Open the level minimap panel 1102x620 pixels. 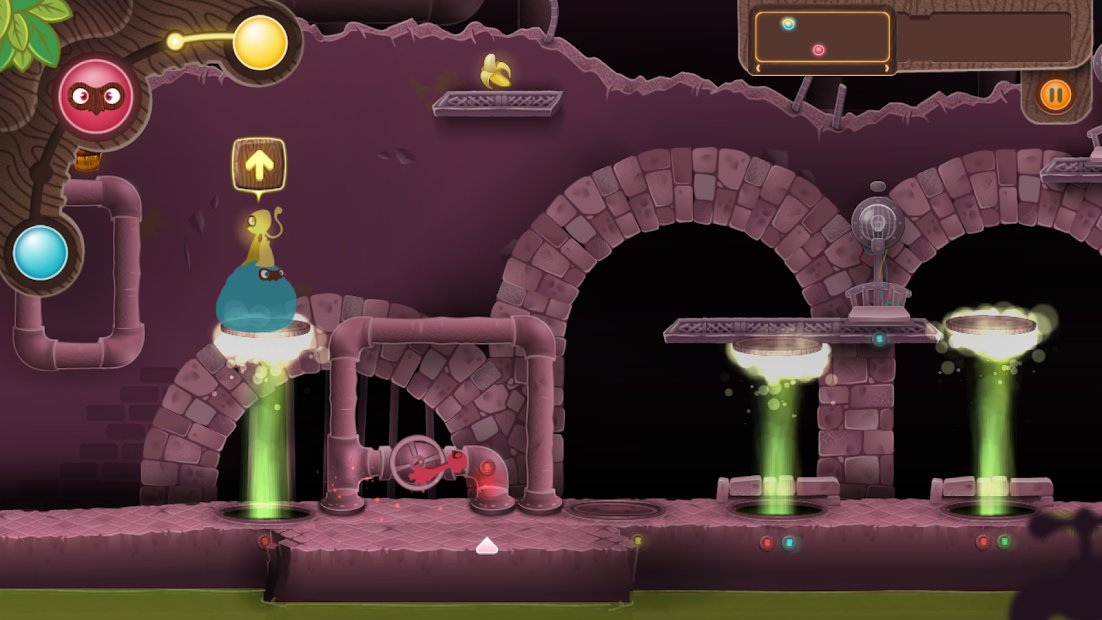(x=823, y=39)
